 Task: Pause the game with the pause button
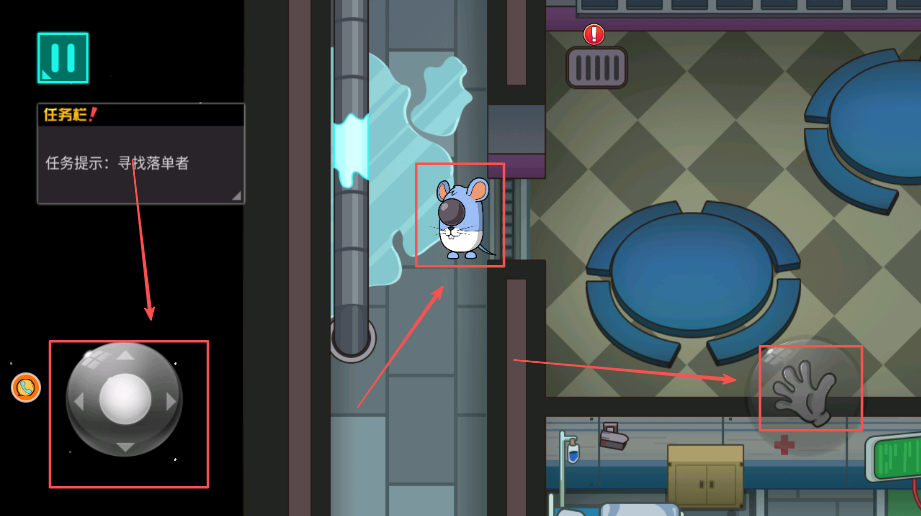coord(63,58)
